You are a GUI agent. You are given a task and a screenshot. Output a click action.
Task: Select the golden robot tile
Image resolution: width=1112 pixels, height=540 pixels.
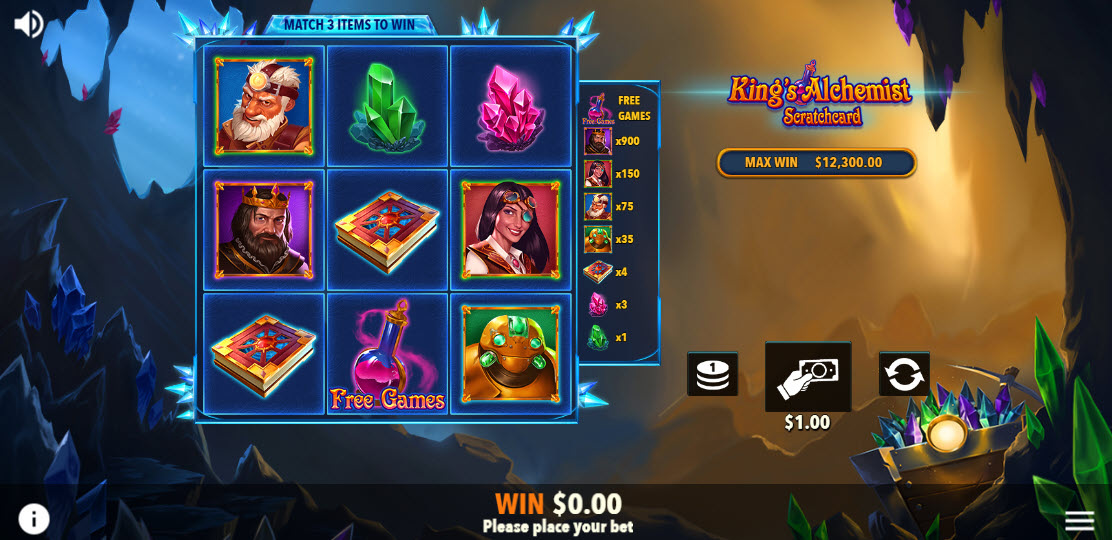pyautogui.click(x=511, y=354)
